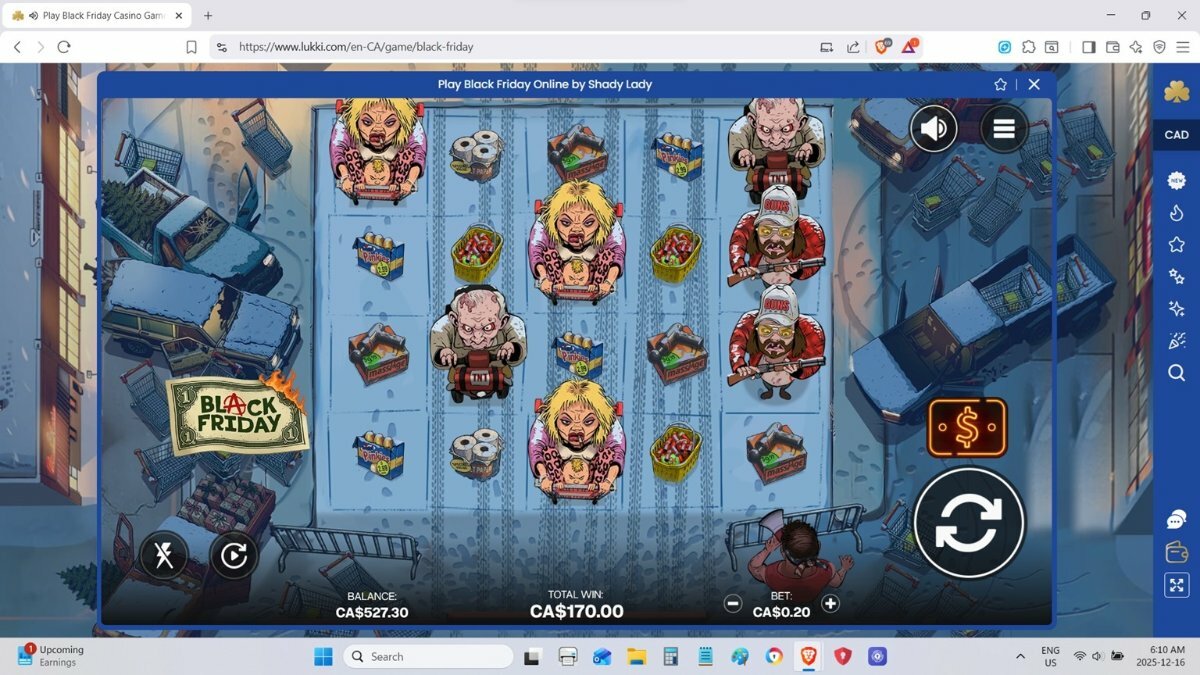Add game to favorites with the star
This screenshot has width=1200, height=675.
point(1000,85)
